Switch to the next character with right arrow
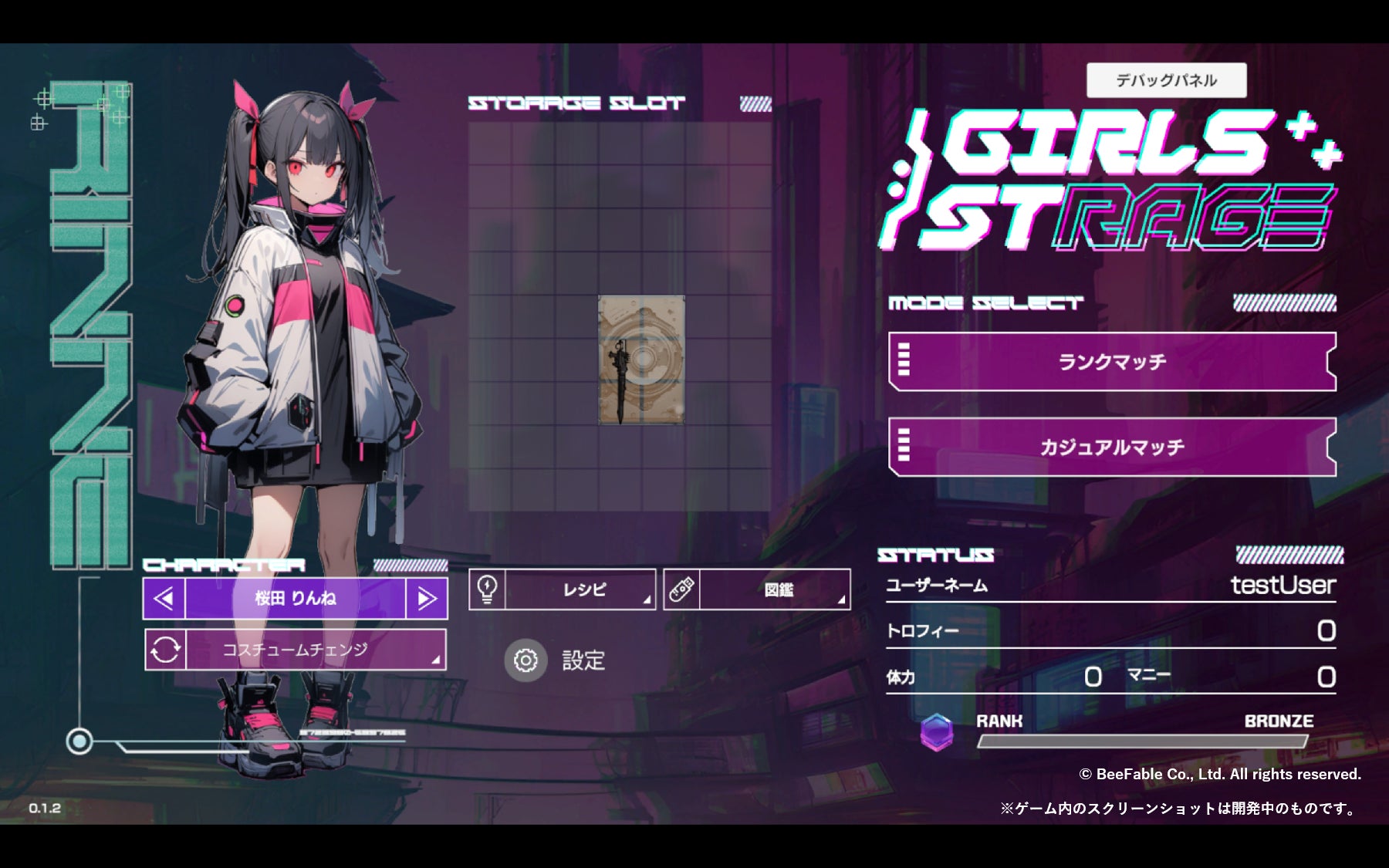The image size is (1389, 868). (x=427, y=599)
